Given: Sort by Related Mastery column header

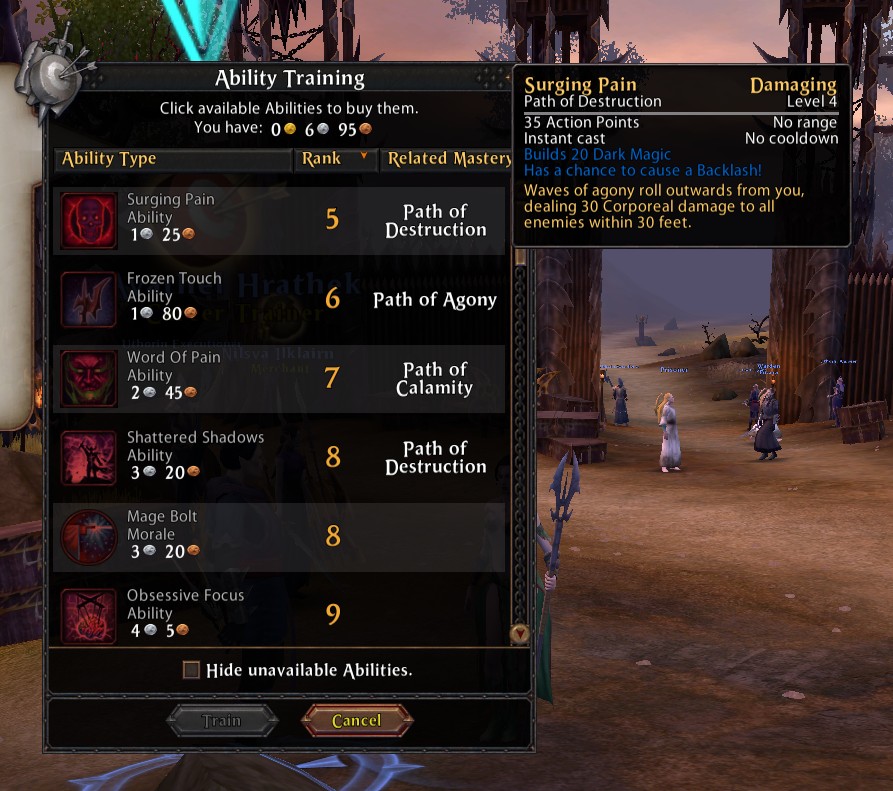Looking at the screenshot, I should click(448, 159).
